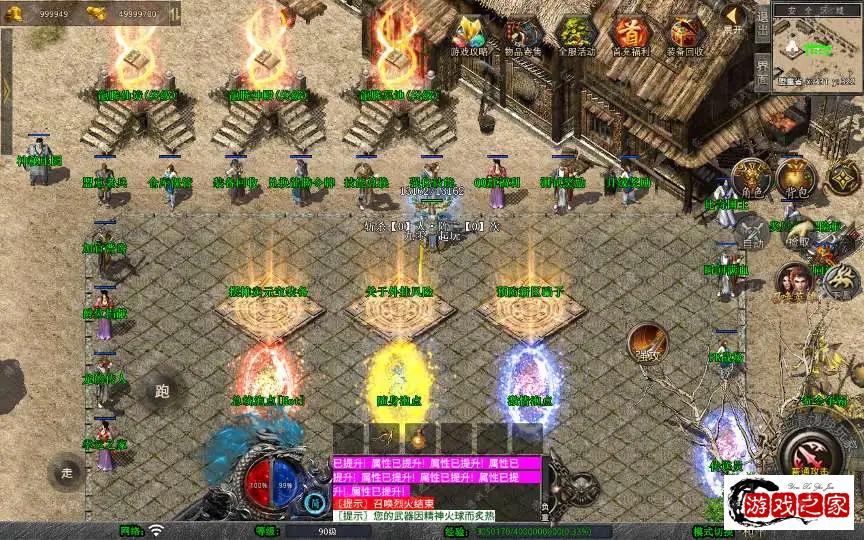Activate the 强攻 strong attack skill
The height and width of the screenshot is (540, 864).
click(x=648, y=343)
